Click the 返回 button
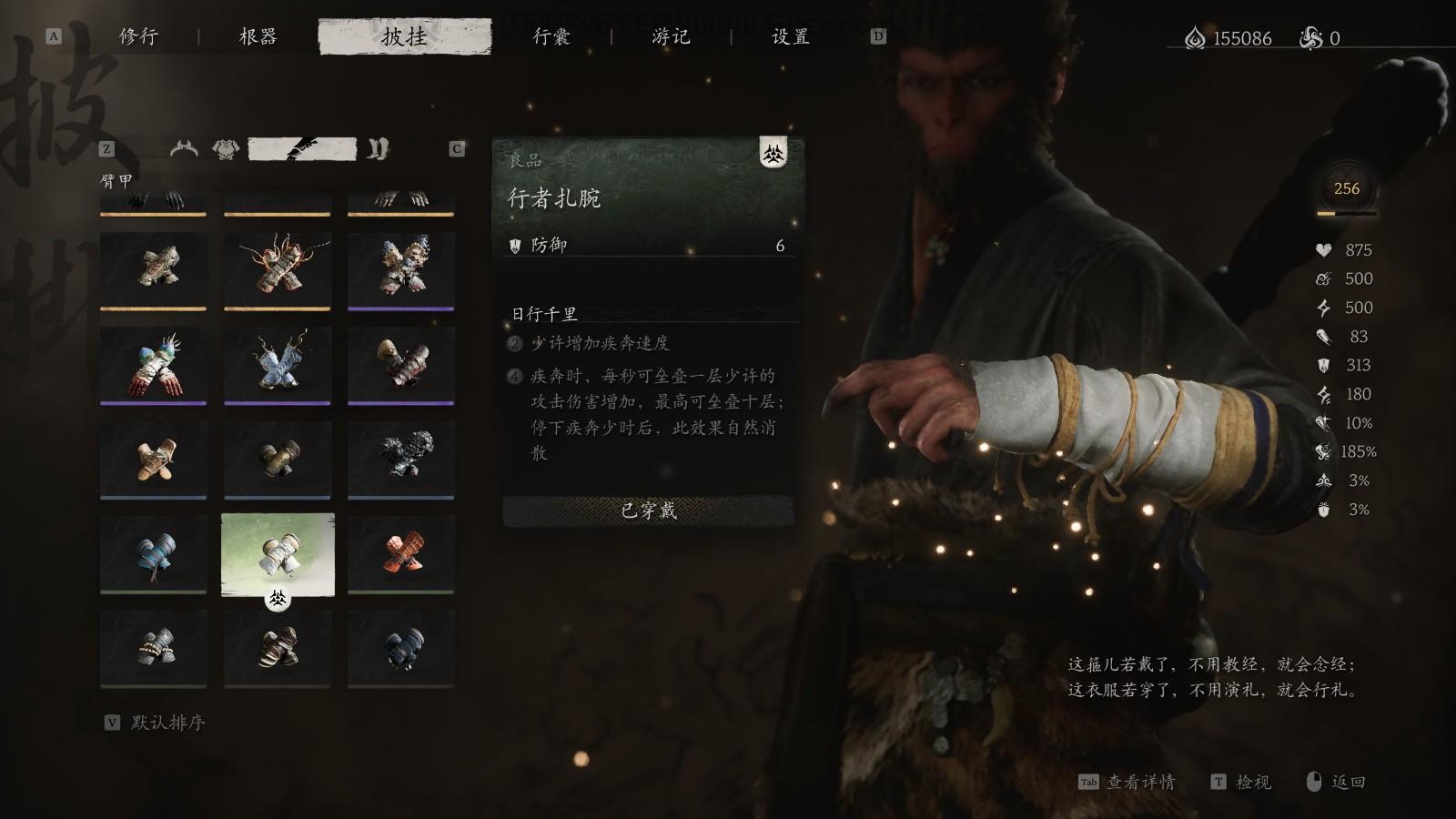Image resolution: width=1456 pixels, height=819 pixels. point(1348,782)
